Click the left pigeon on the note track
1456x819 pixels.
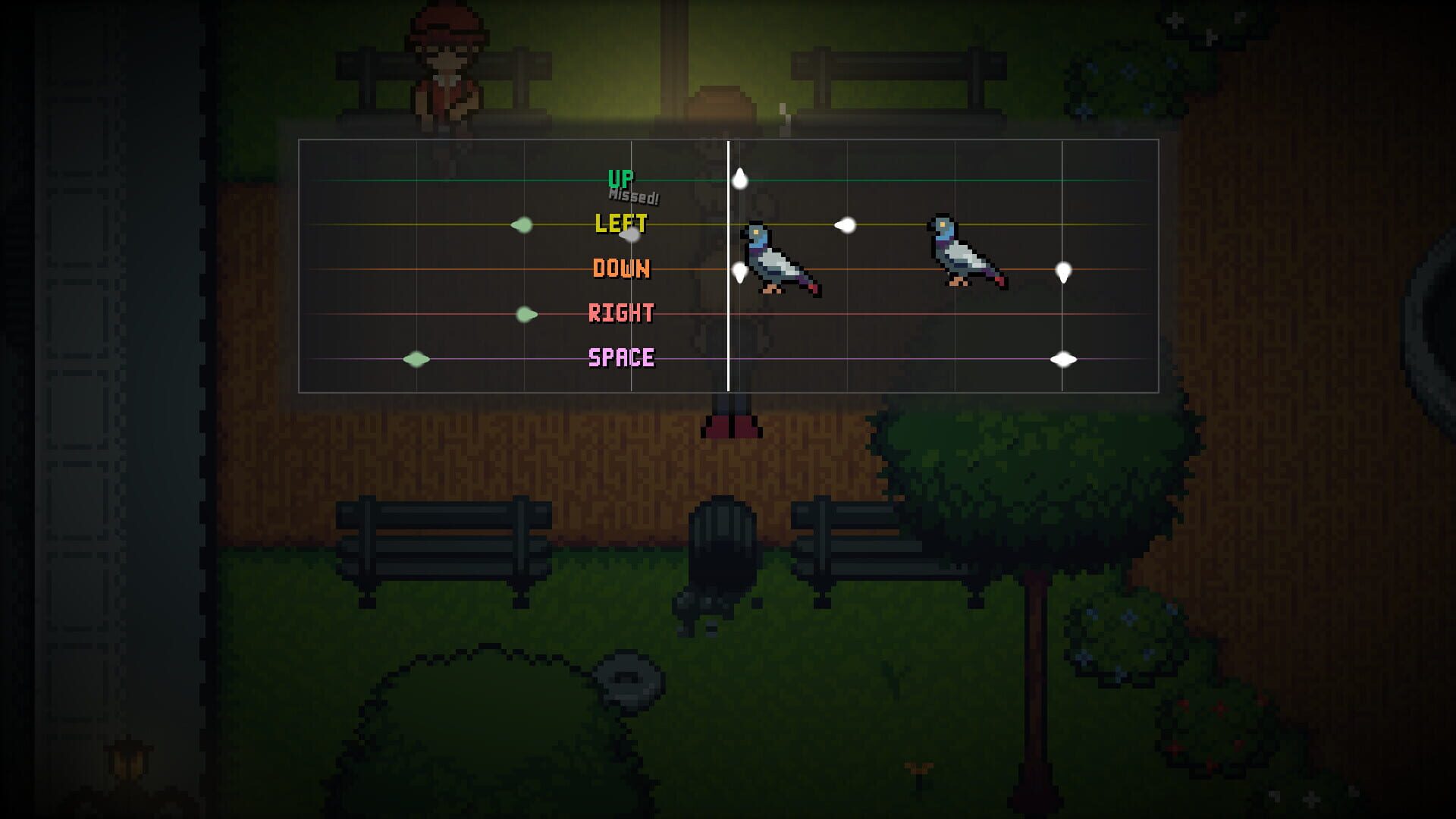tap(777, 258)
